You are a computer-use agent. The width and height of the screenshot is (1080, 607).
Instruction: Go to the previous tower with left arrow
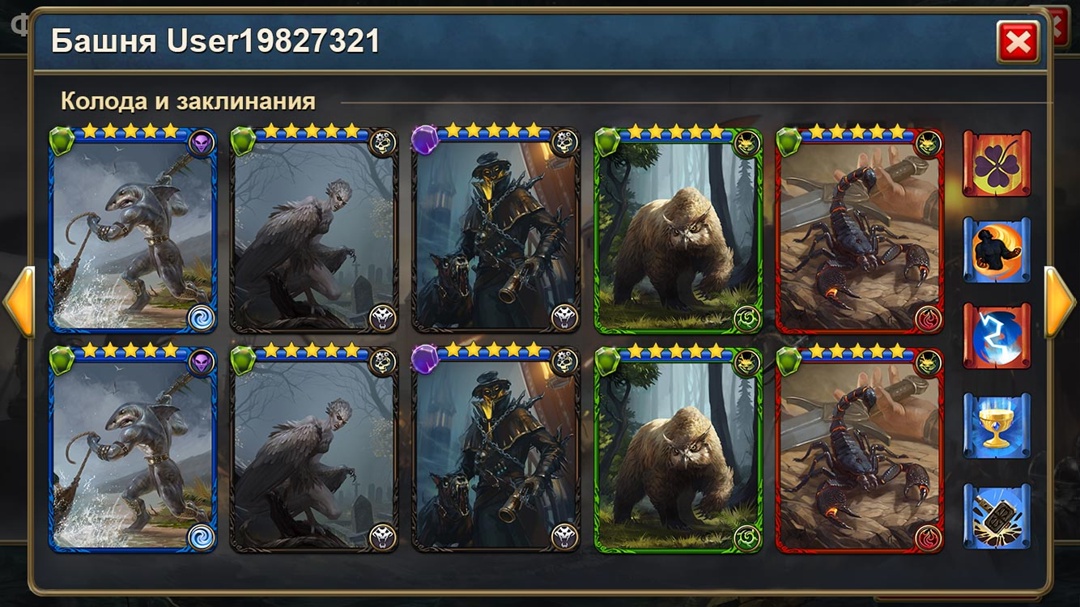19,301
